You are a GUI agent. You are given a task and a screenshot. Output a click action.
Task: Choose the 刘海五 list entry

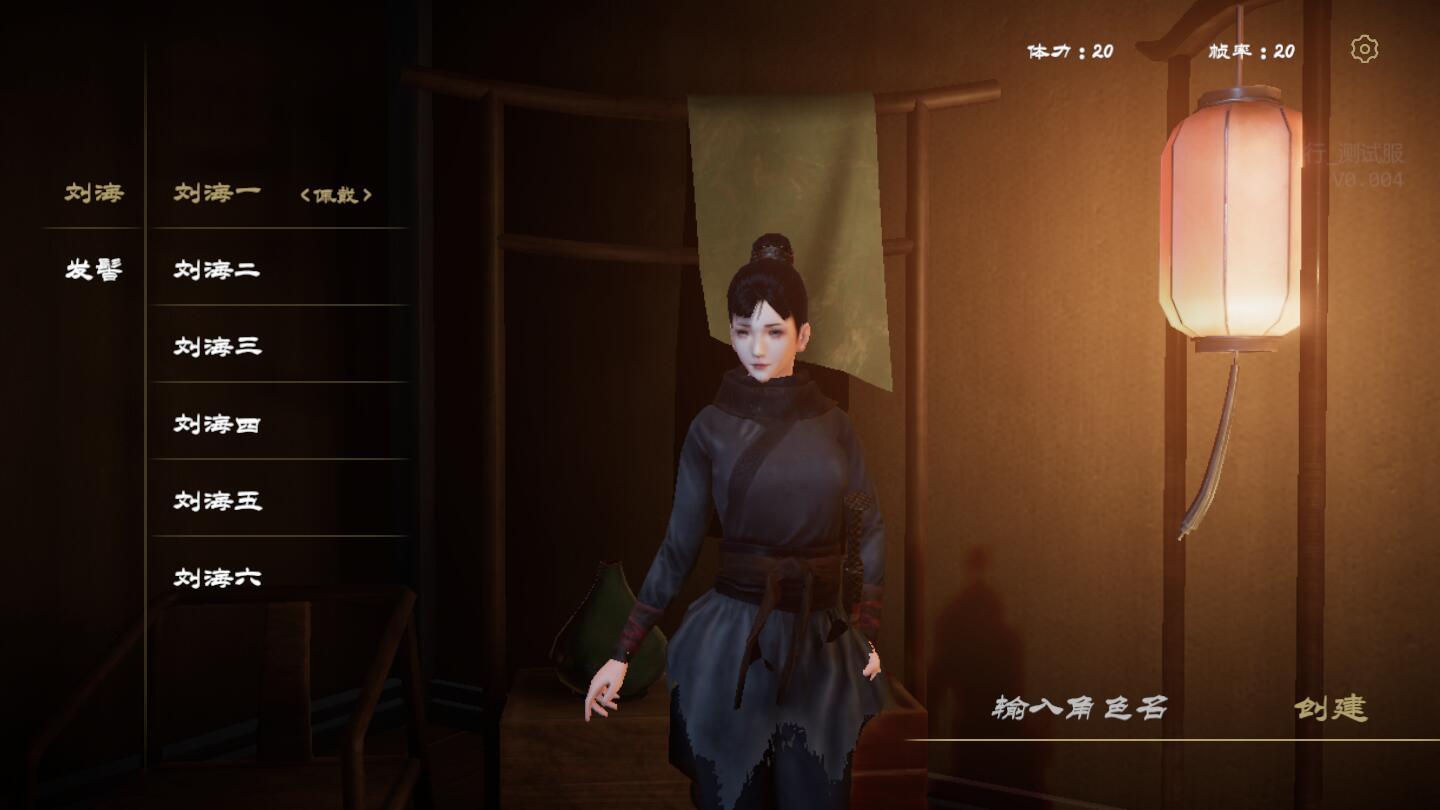[x=218, y=500]
